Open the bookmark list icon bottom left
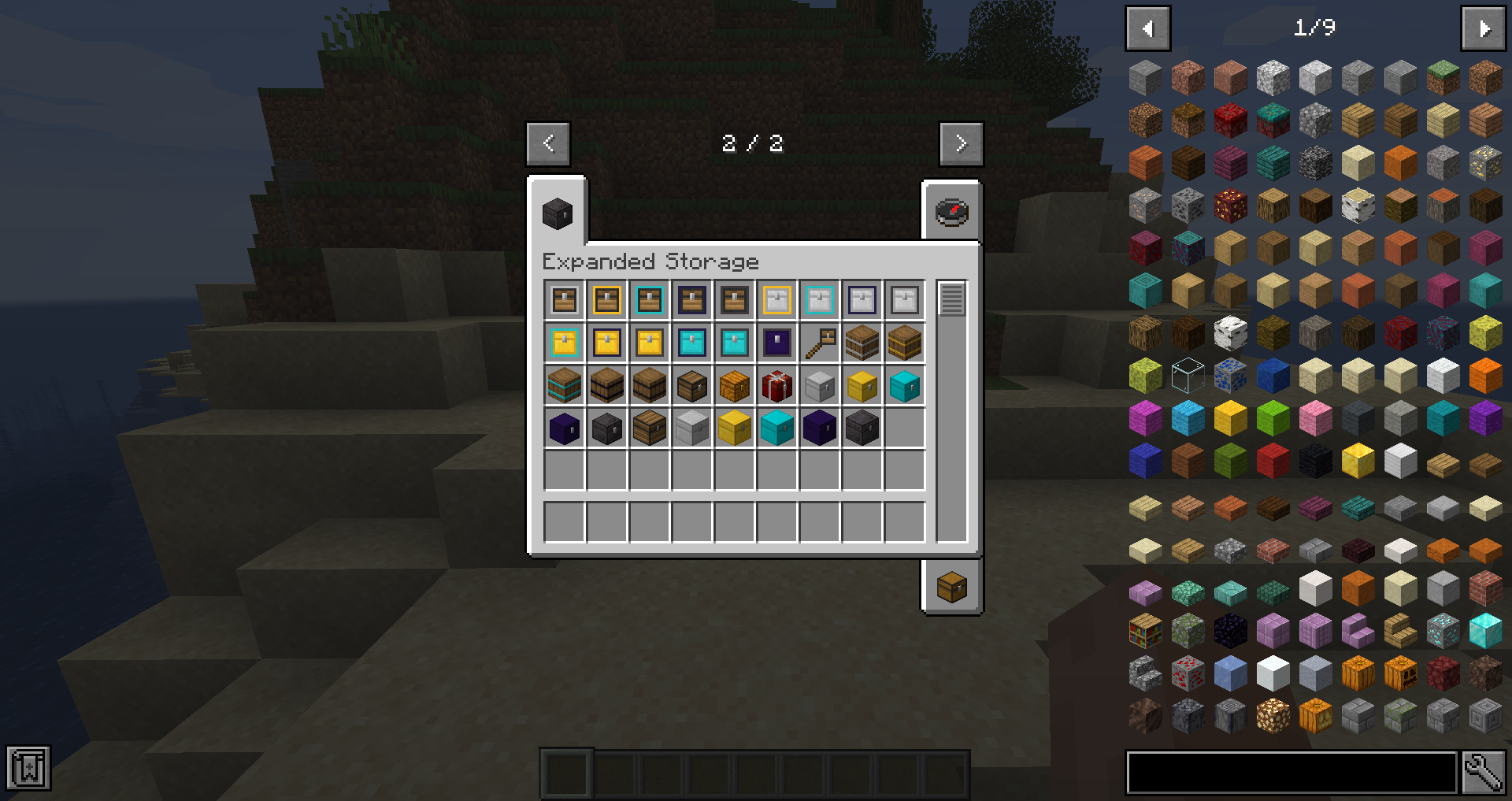 (x=28, y=768)
